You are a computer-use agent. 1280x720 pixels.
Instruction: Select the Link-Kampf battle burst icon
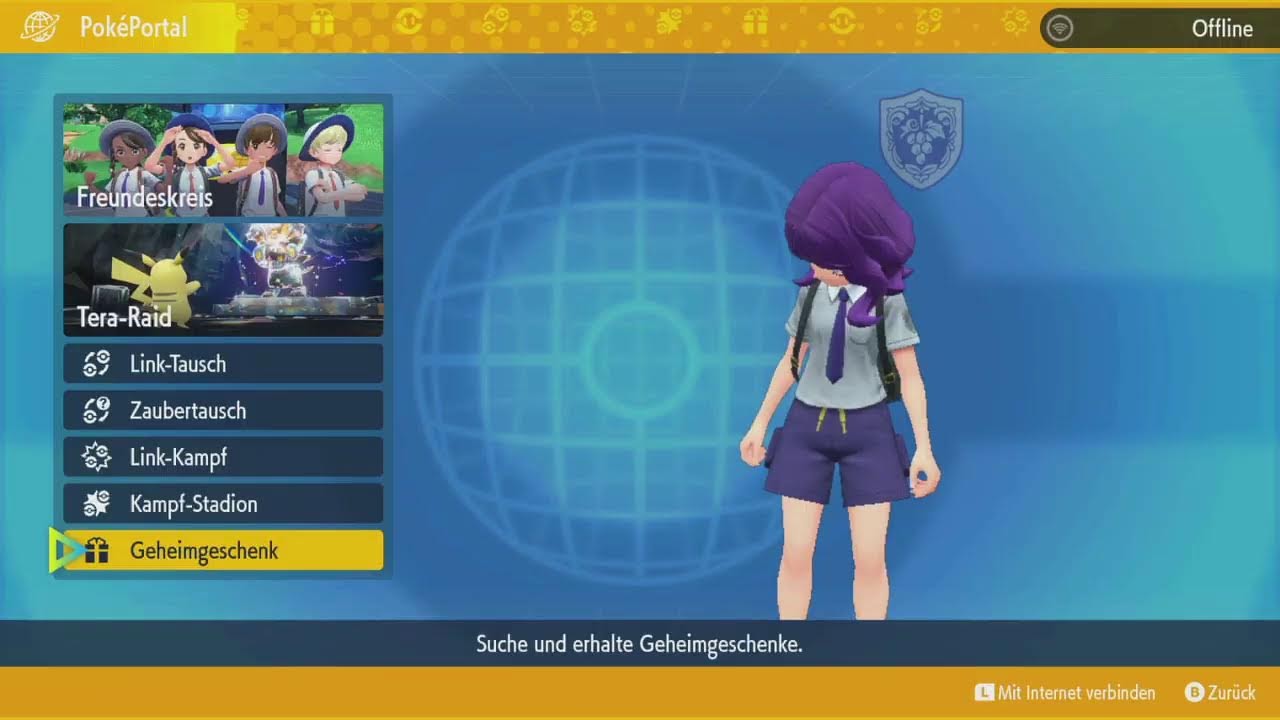(96, 457)
